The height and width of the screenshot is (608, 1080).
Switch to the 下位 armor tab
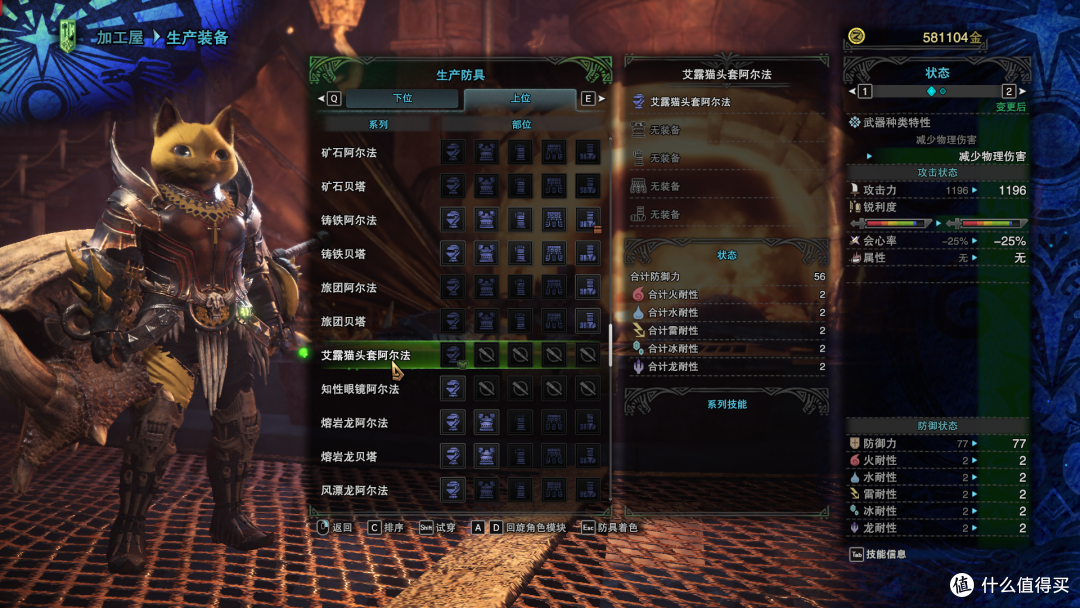(x=402, y=99)
